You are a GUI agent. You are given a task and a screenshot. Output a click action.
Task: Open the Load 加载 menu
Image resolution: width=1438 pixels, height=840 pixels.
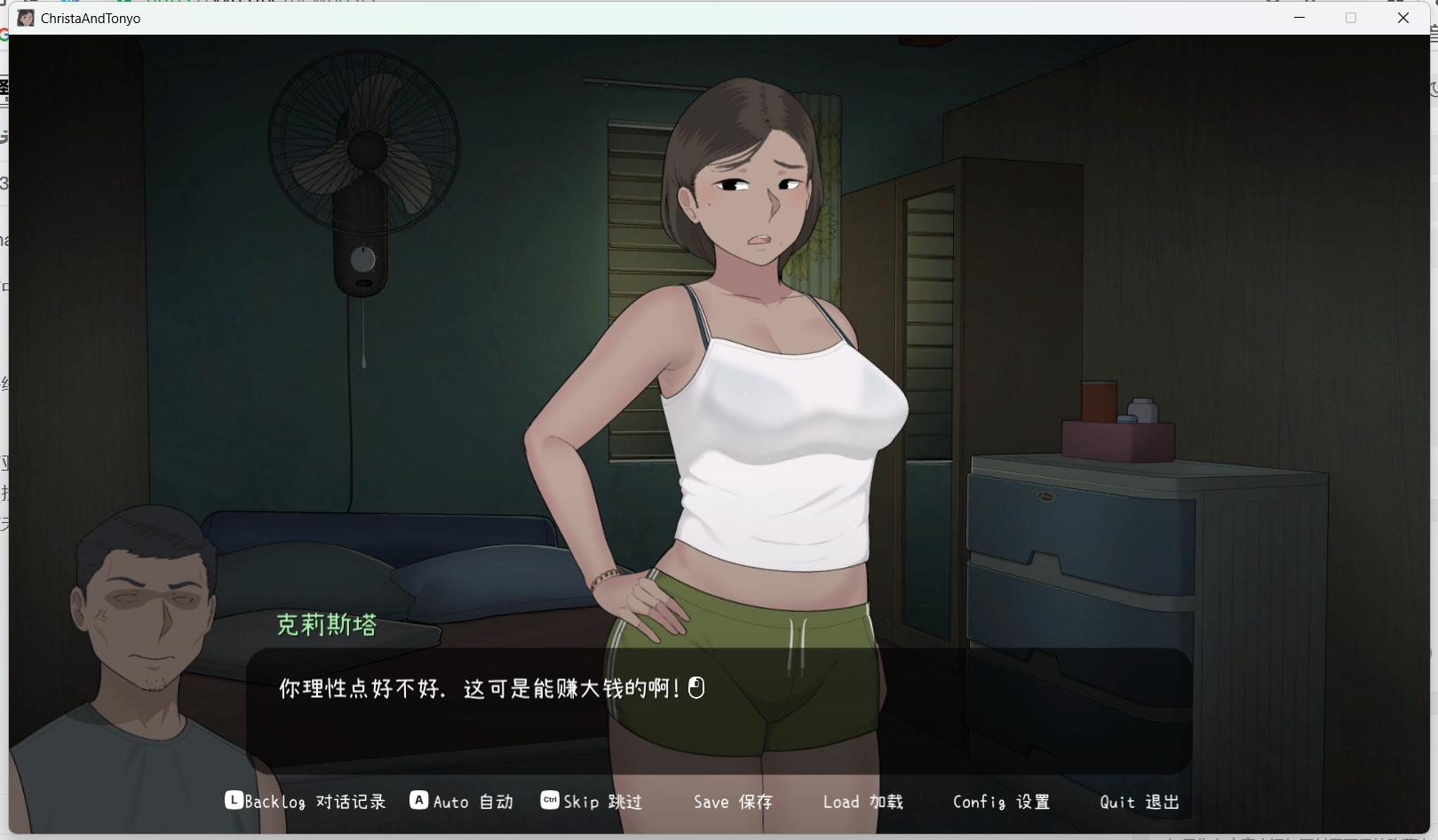pos(862,802)
